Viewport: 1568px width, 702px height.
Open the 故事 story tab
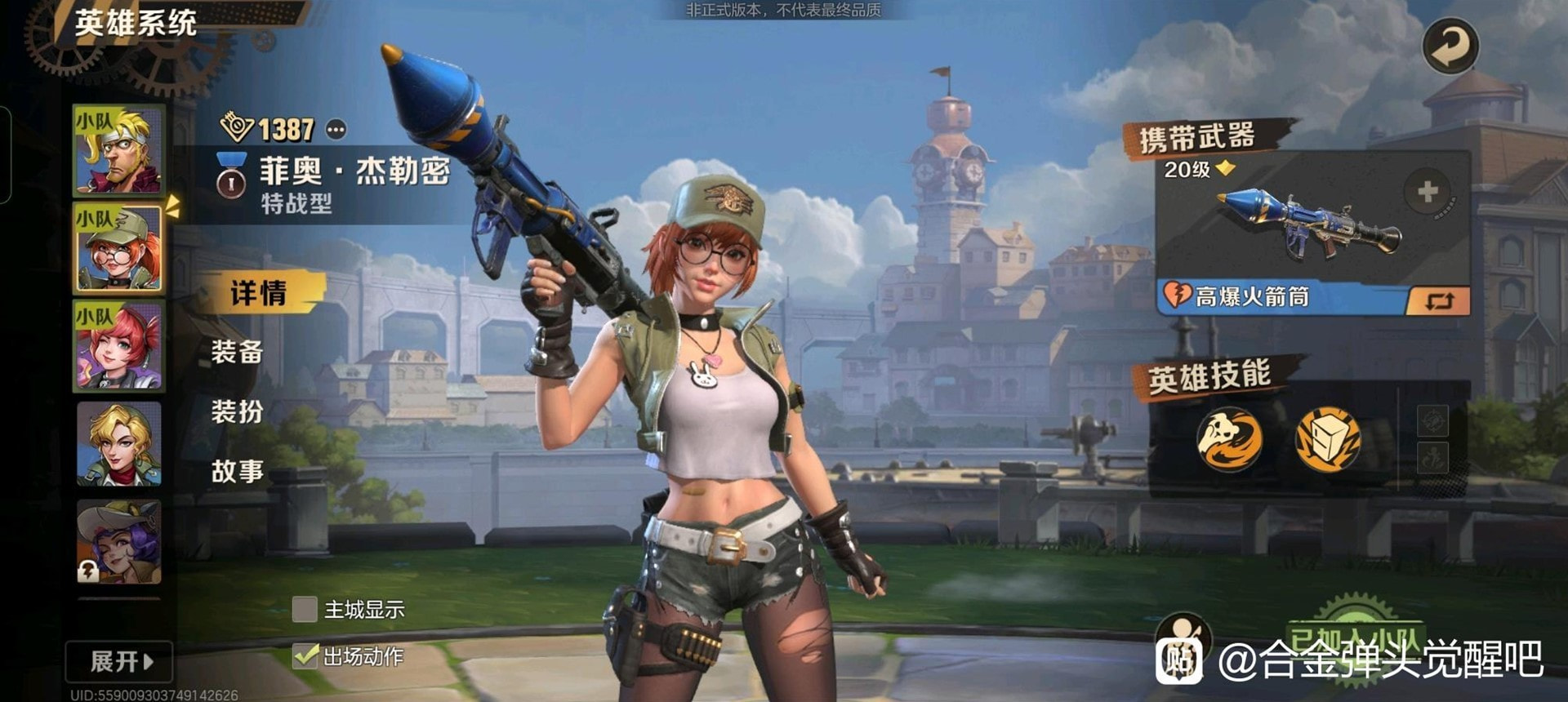[238, 471]
